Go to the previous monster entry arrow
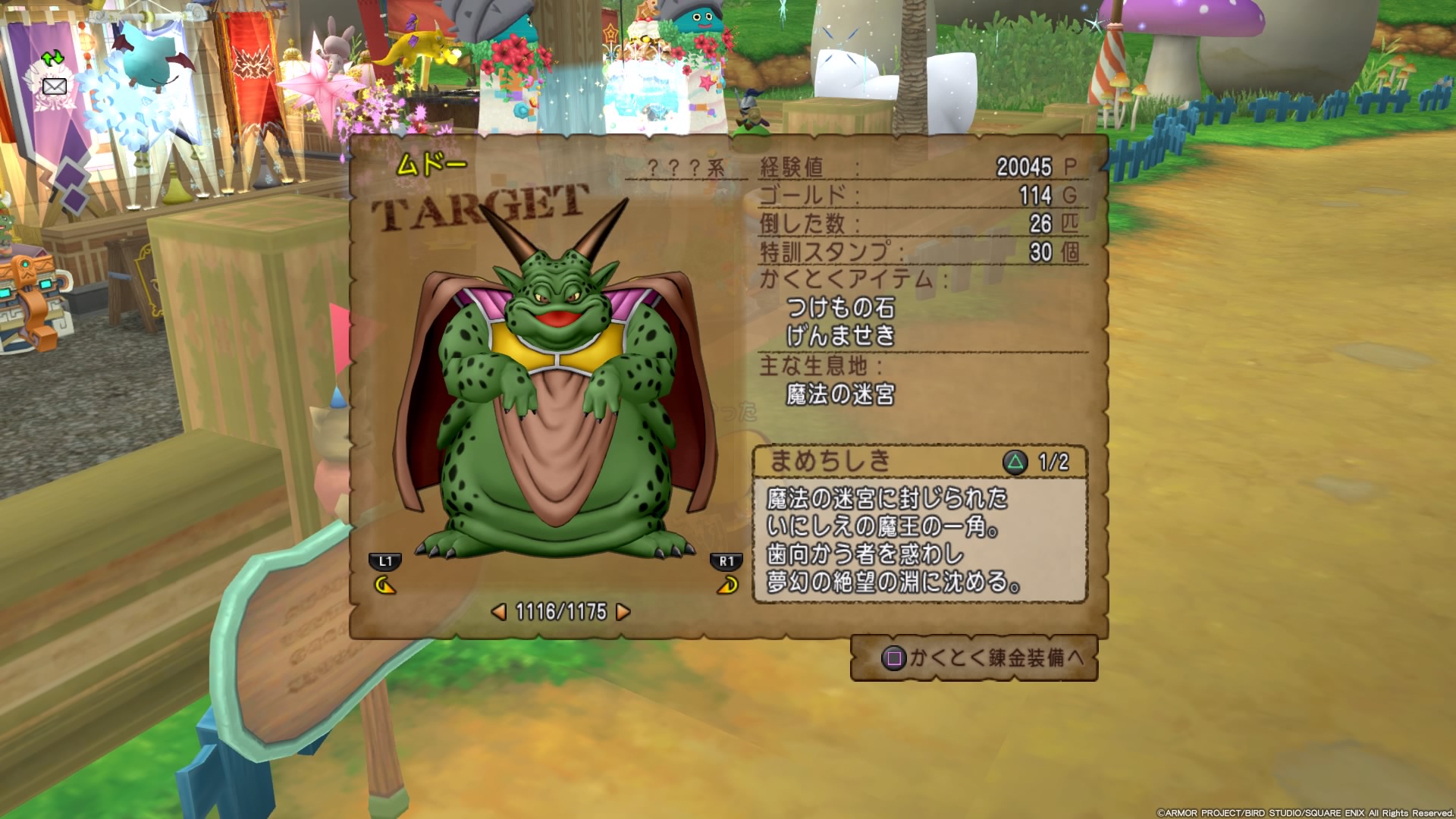This screenshot has width=1456, height=819. (499, 611)
